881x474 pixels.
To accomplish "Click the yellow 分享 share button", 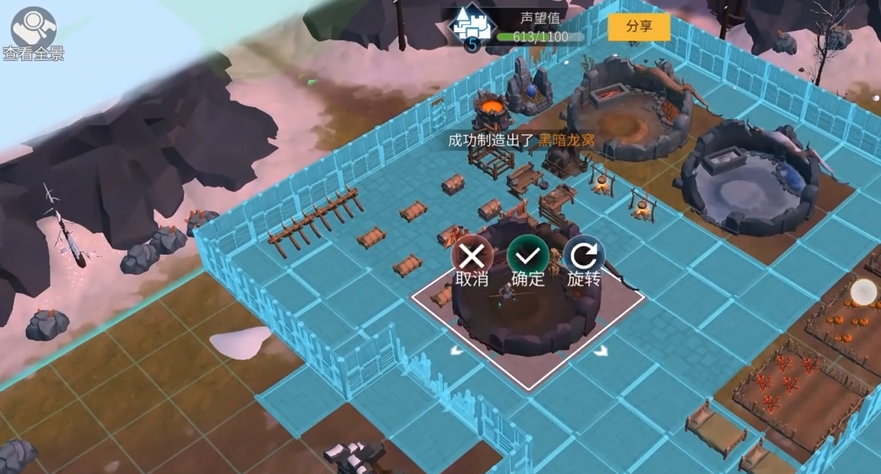I will pyautogui.click(x=639, y=27).
